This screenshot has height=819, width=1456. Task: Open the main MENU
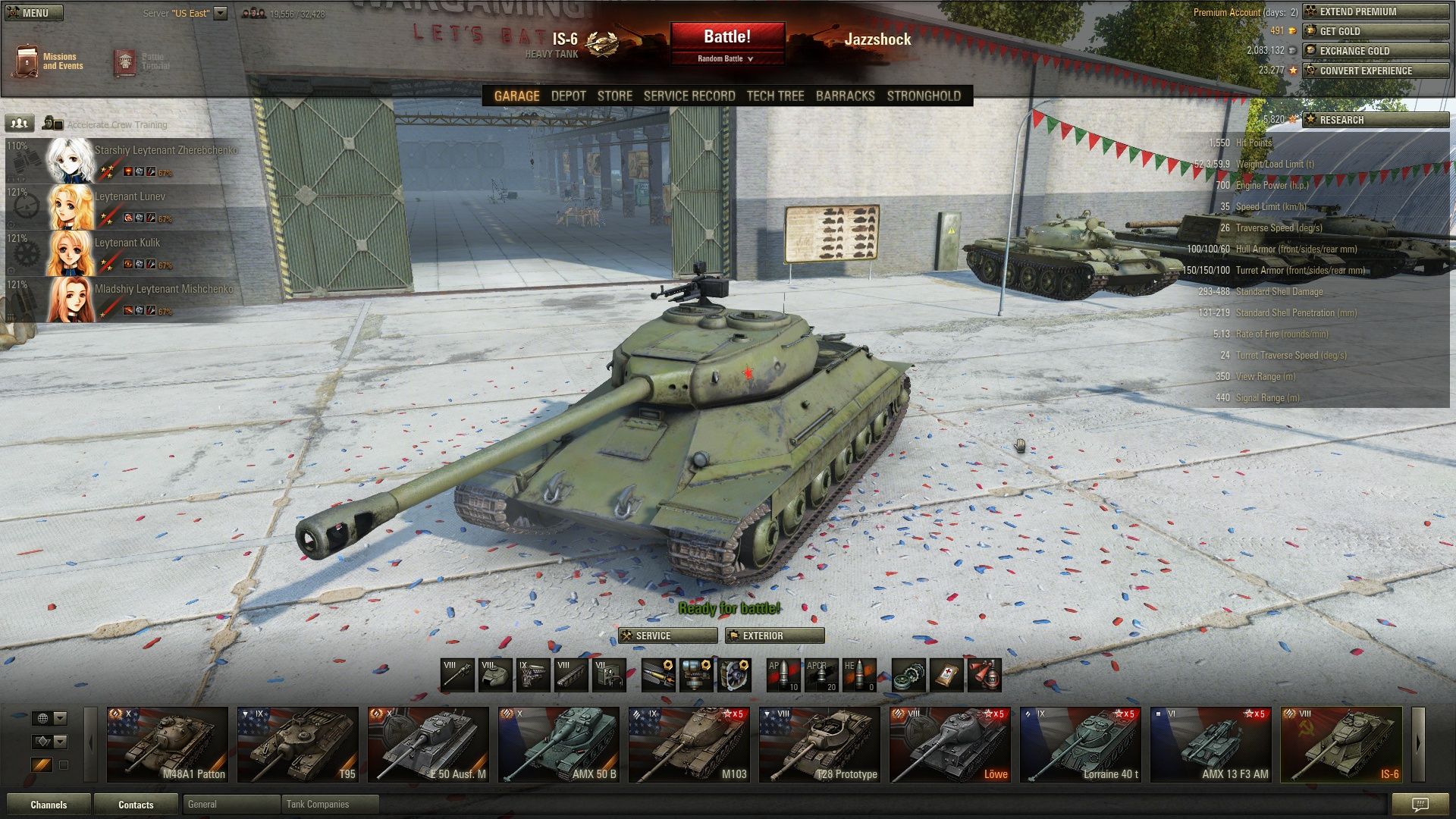[33, 13]
